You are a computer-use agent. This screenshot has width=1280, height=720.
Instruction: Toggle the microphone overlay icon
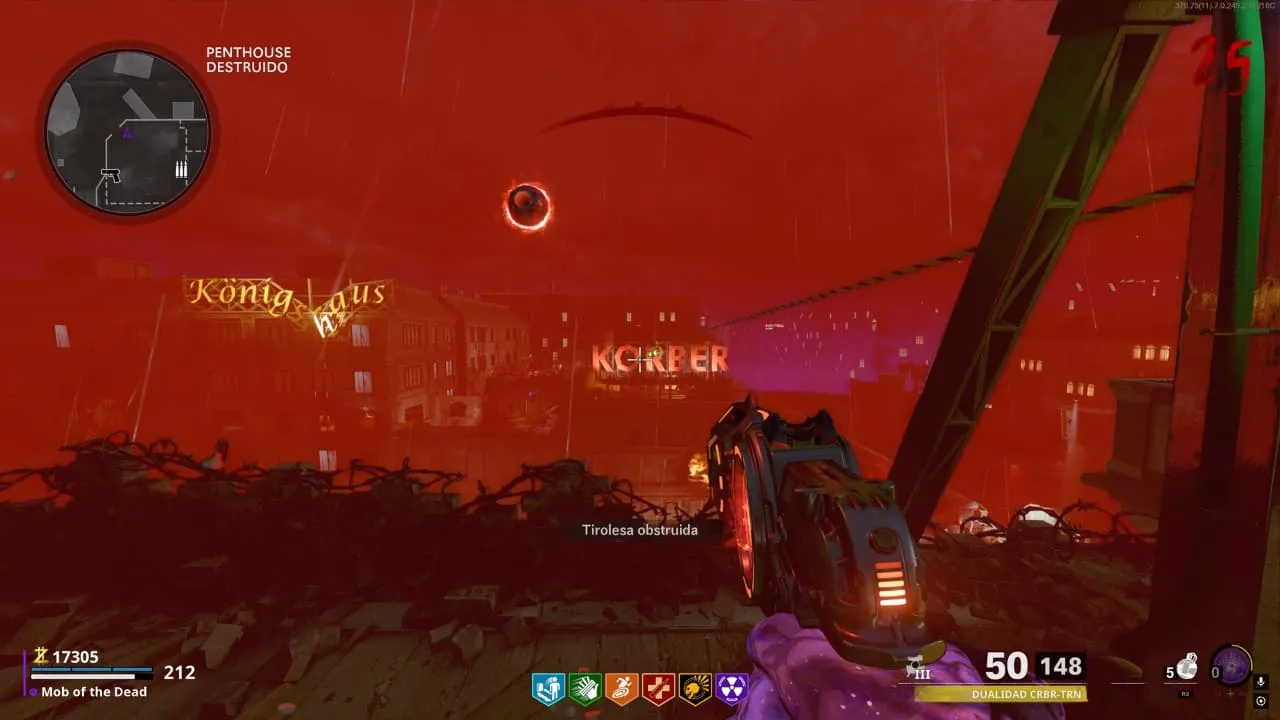click(1261, 682)
